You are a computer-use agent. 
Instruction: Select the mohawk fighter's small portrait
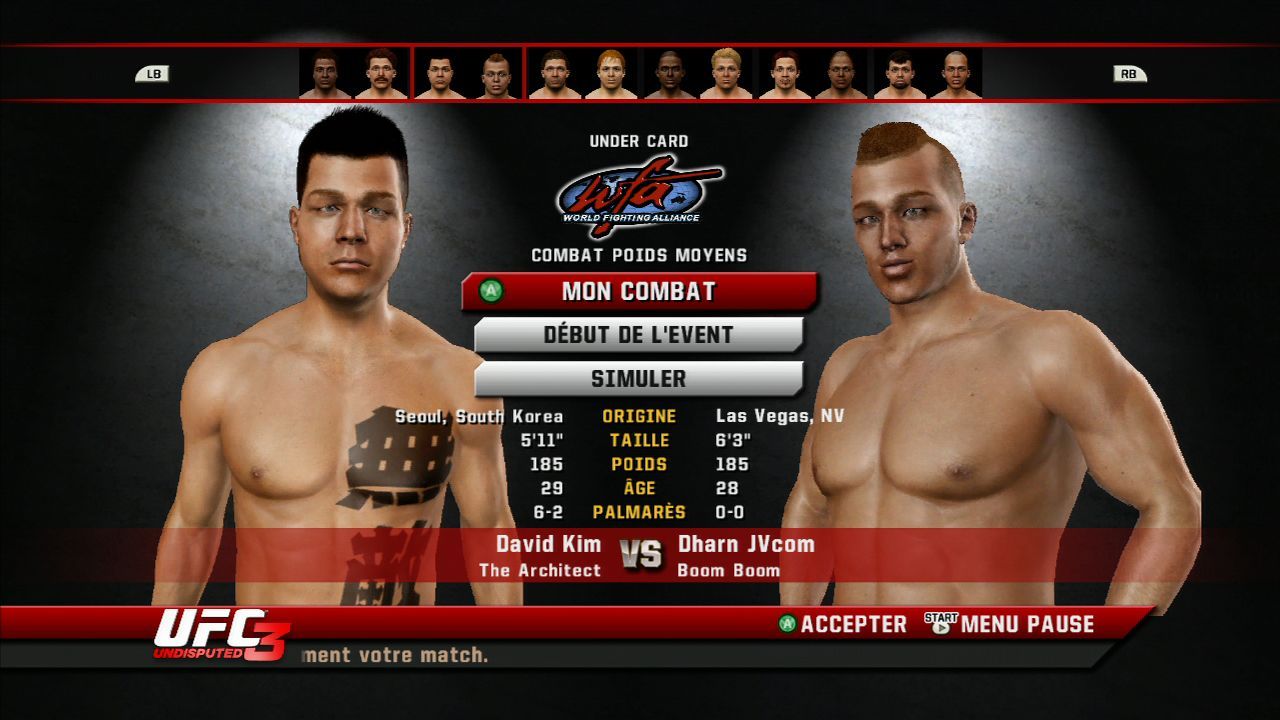[496, 74]
